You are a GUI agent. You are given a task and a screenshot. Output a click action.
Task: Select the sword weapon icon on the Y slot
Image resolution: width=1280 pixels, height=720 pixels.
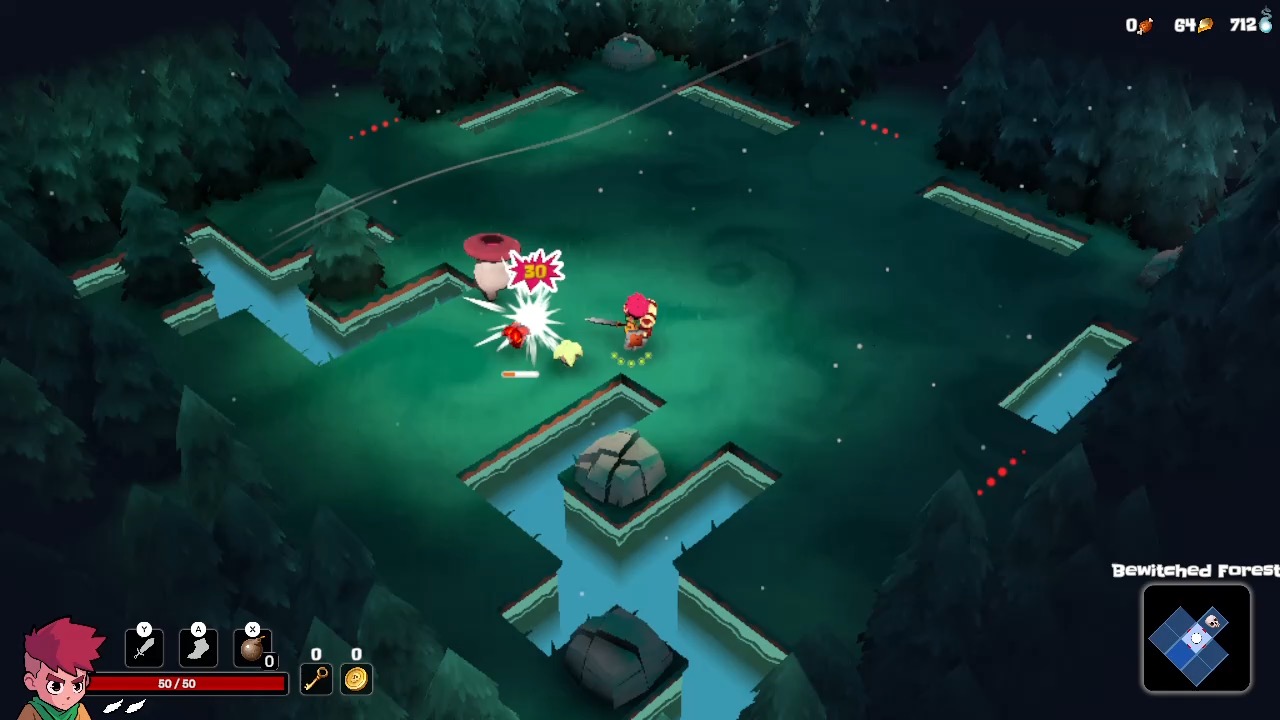(x=143, y=648)
